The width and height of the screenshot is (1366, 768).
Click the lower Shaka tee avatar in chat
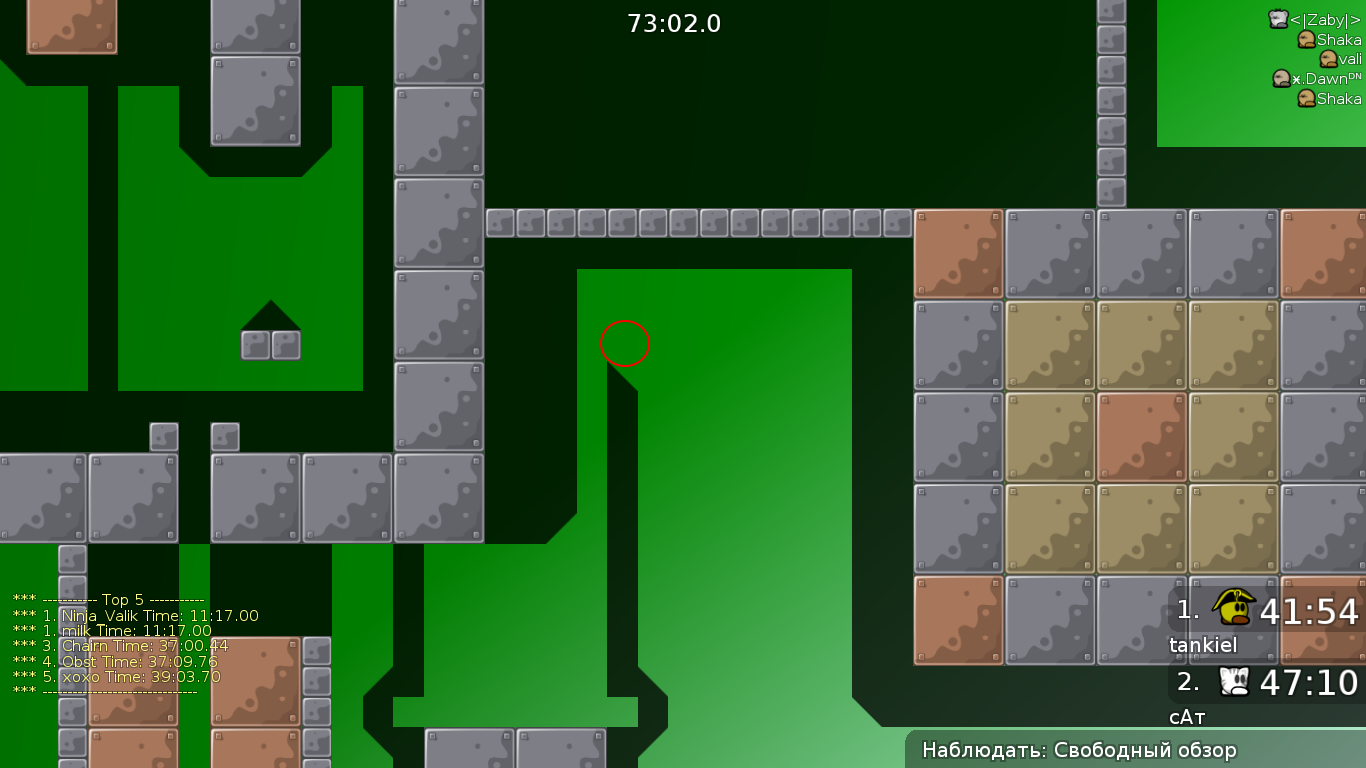[1306, 99]
